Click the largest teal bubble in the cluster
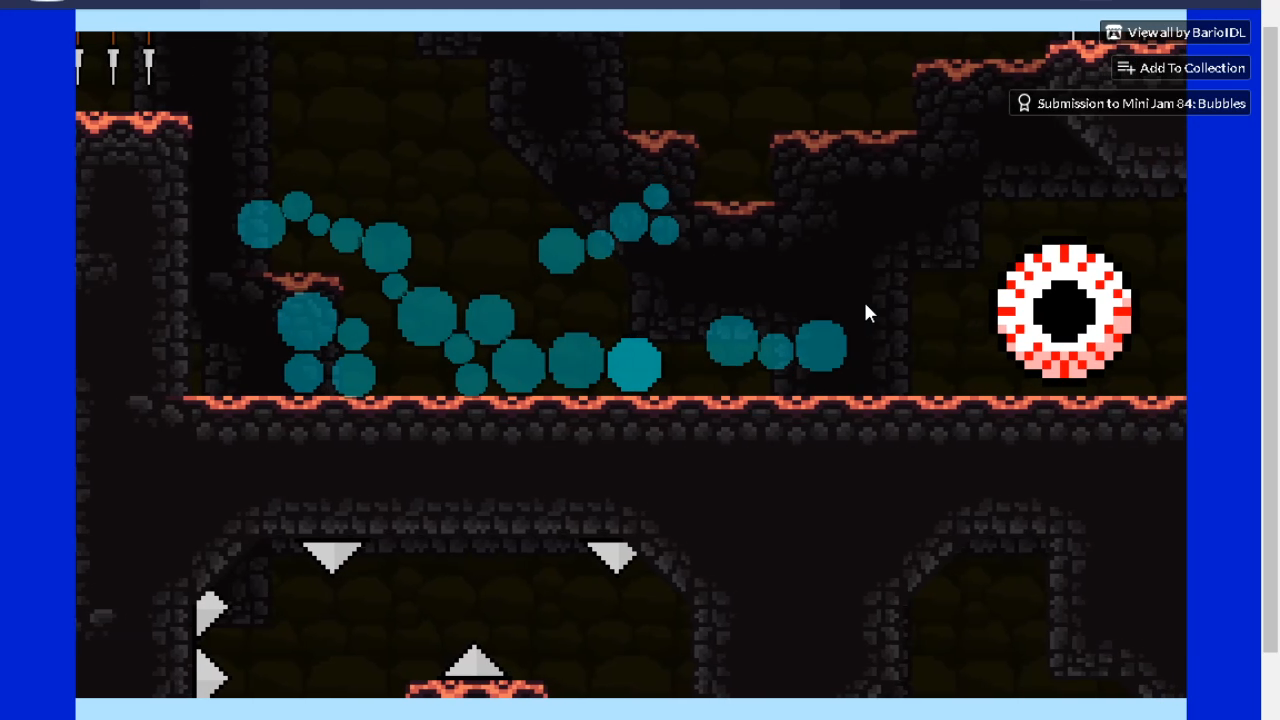Viewport: 1280px width, 720px height. (428, 318)
